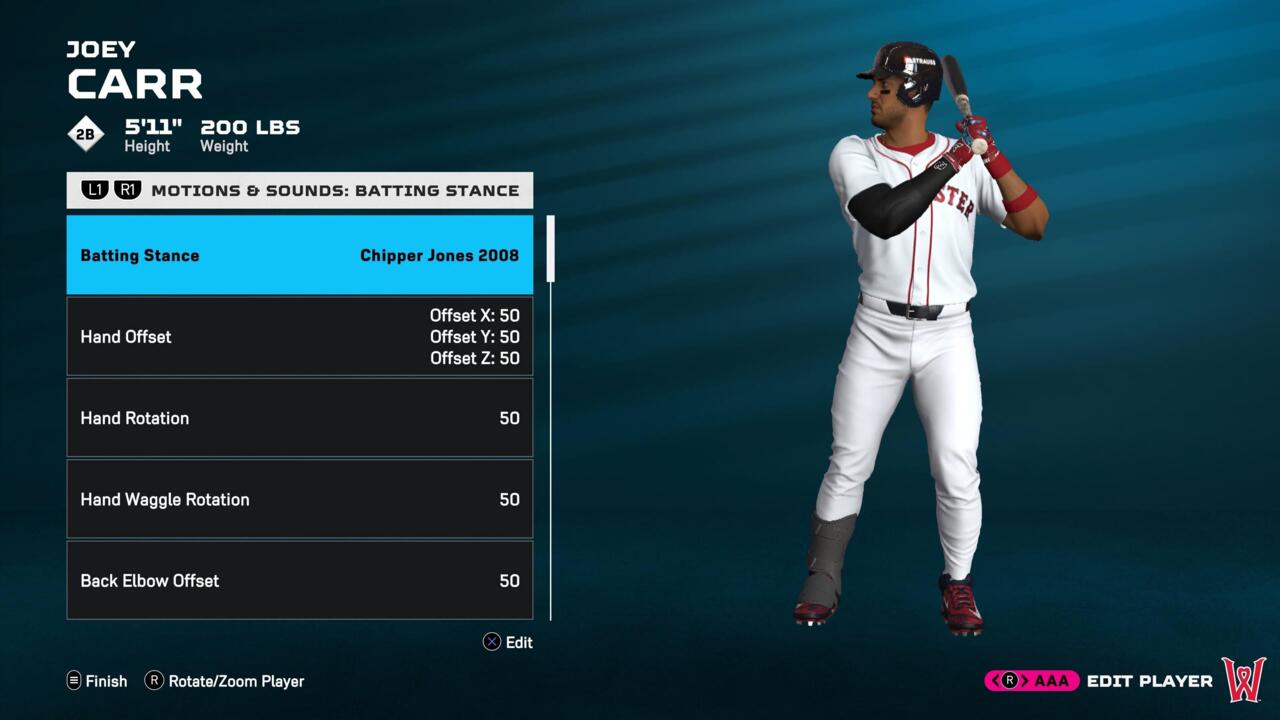This screenshot has width=1280, height=720.
Task: Open the Hand Offset setting
Action: [x=299, y=336]
